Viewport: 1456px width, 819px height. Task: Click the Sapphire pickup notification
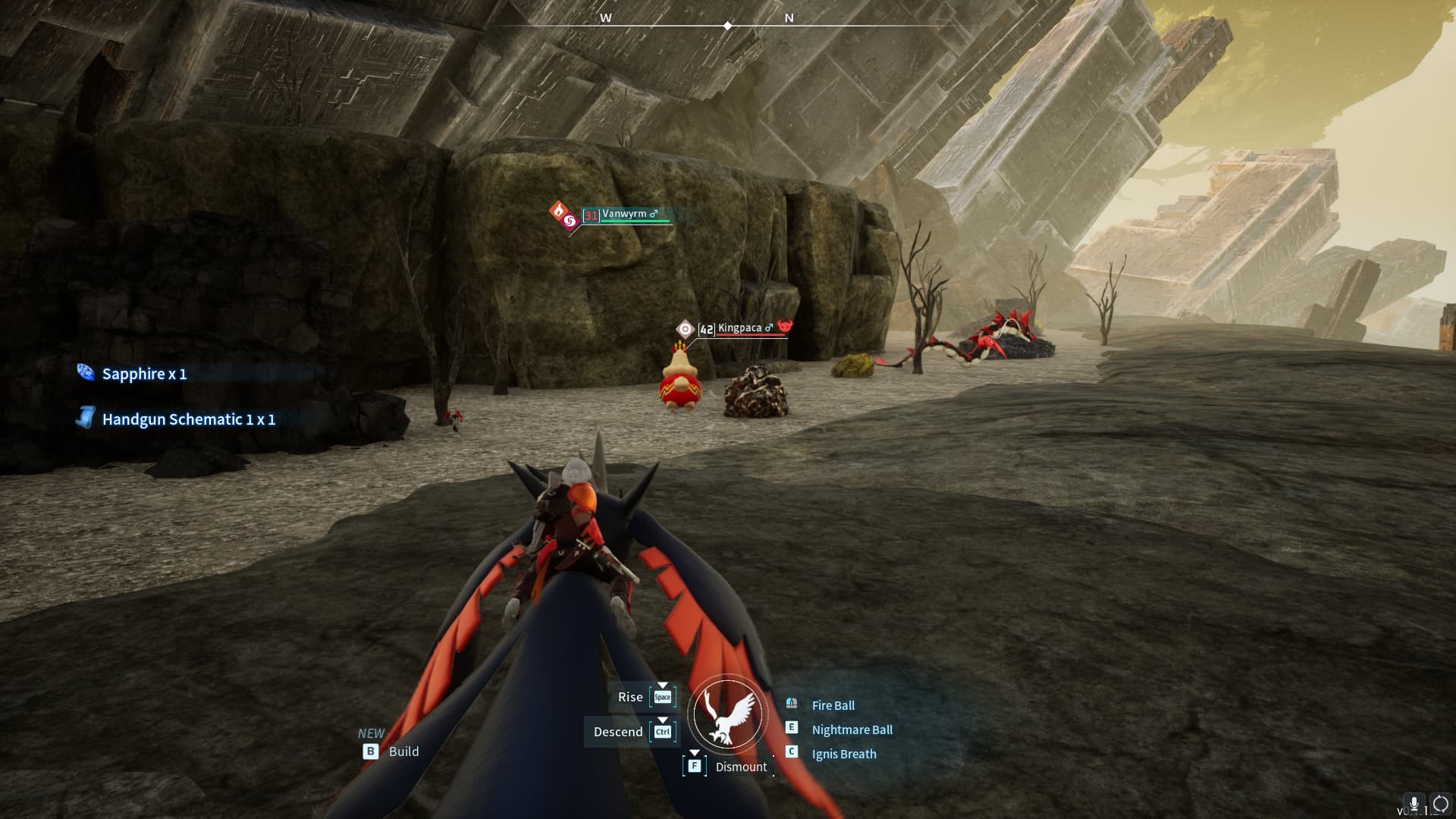[144, 374]
